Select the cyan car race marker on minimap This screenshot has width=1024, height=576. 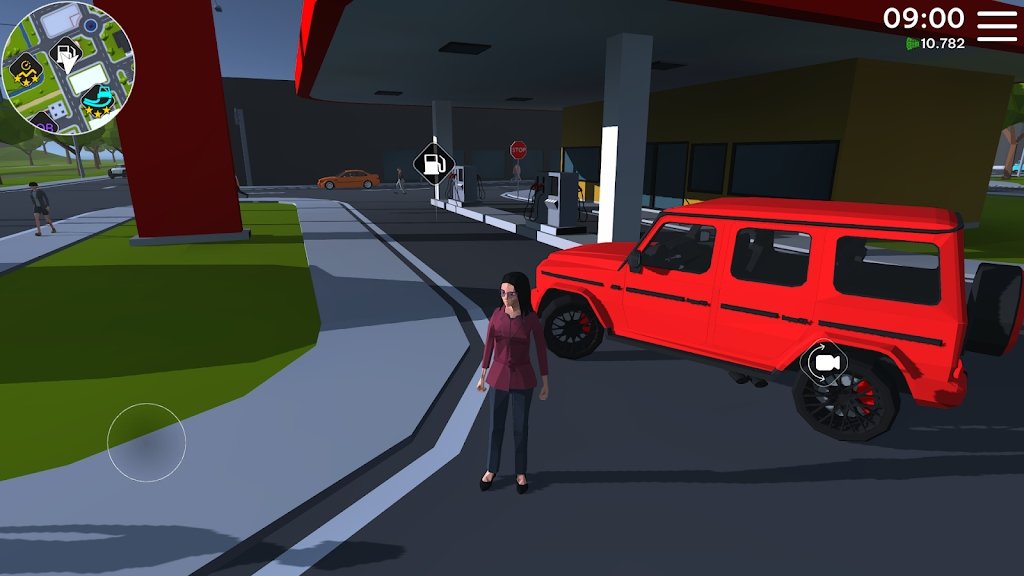(x=97, y=99)
